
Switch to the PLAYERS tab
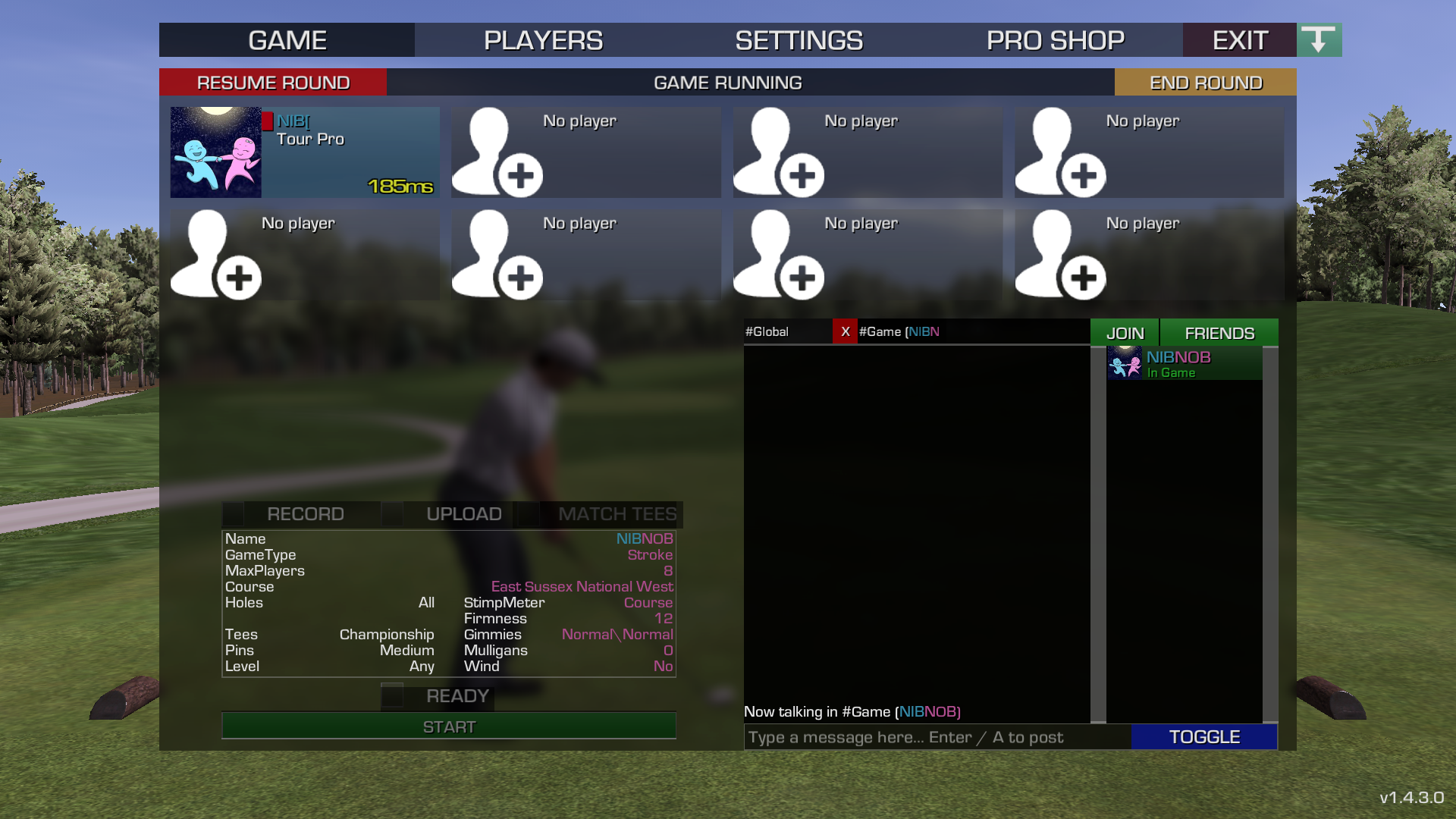pyautogui.click(x=543, y=40)
